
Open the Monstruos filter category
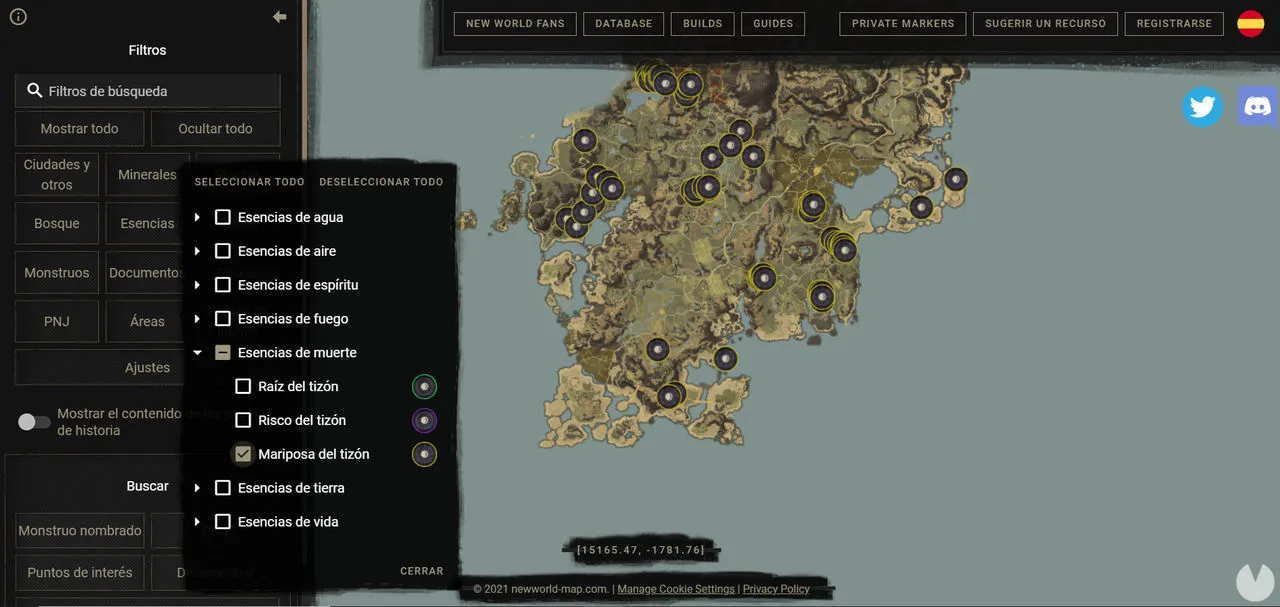point(57,273)
